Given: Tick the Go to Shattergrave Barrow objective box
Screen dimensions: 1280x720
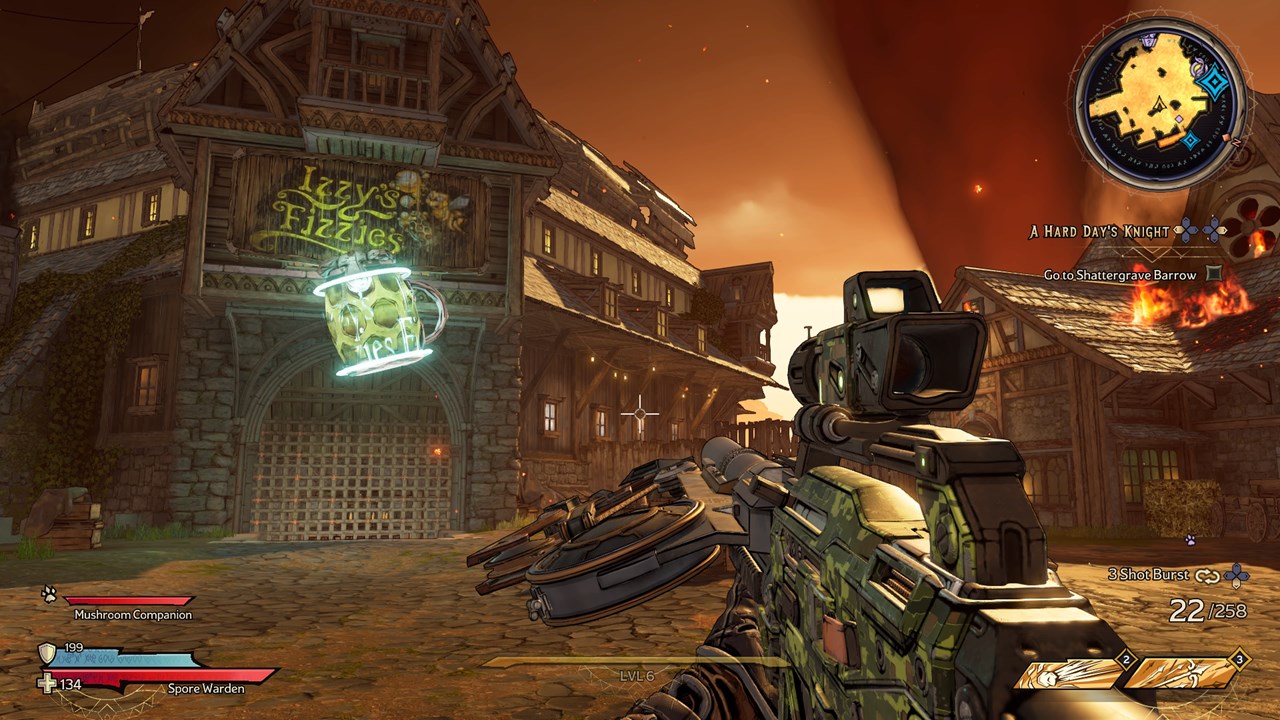Looking at the screenshot, I should [x=1214, y=273].
